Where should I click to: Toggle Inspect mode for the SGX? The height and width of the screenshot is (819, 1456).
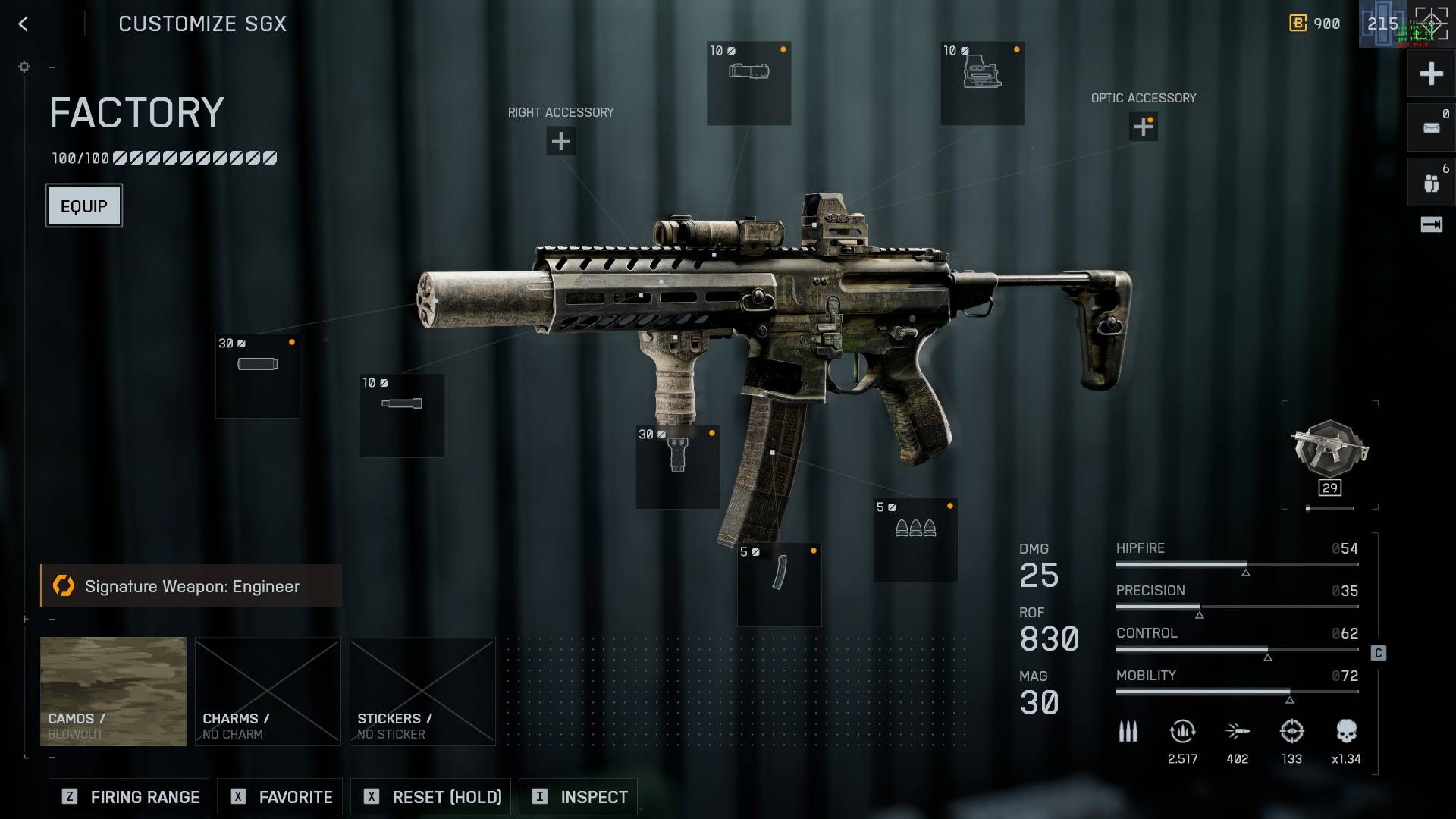(578, 796)
